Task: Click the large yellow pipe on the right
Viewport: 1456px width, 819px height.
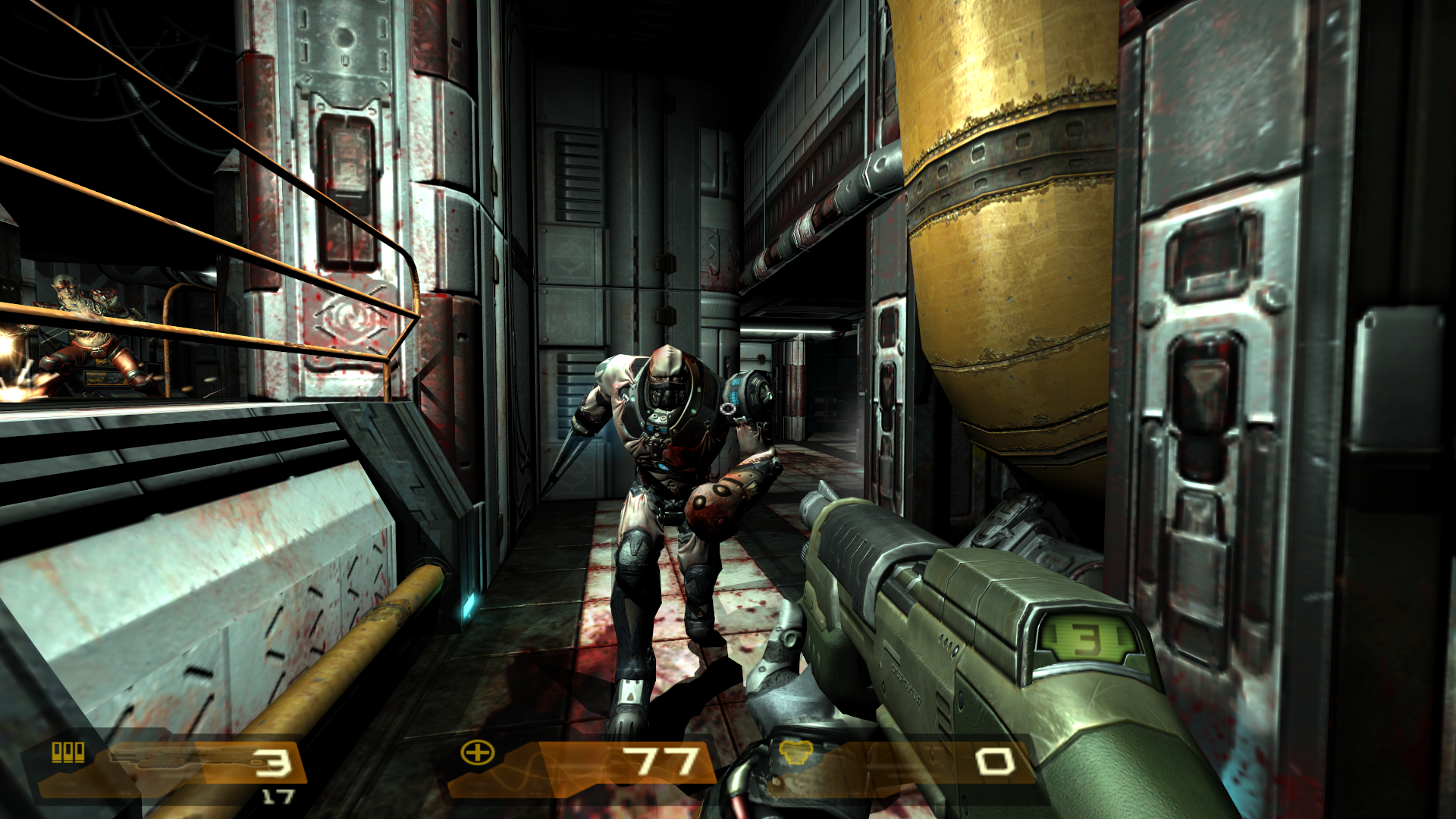Action: click(x=1001, y=227)
